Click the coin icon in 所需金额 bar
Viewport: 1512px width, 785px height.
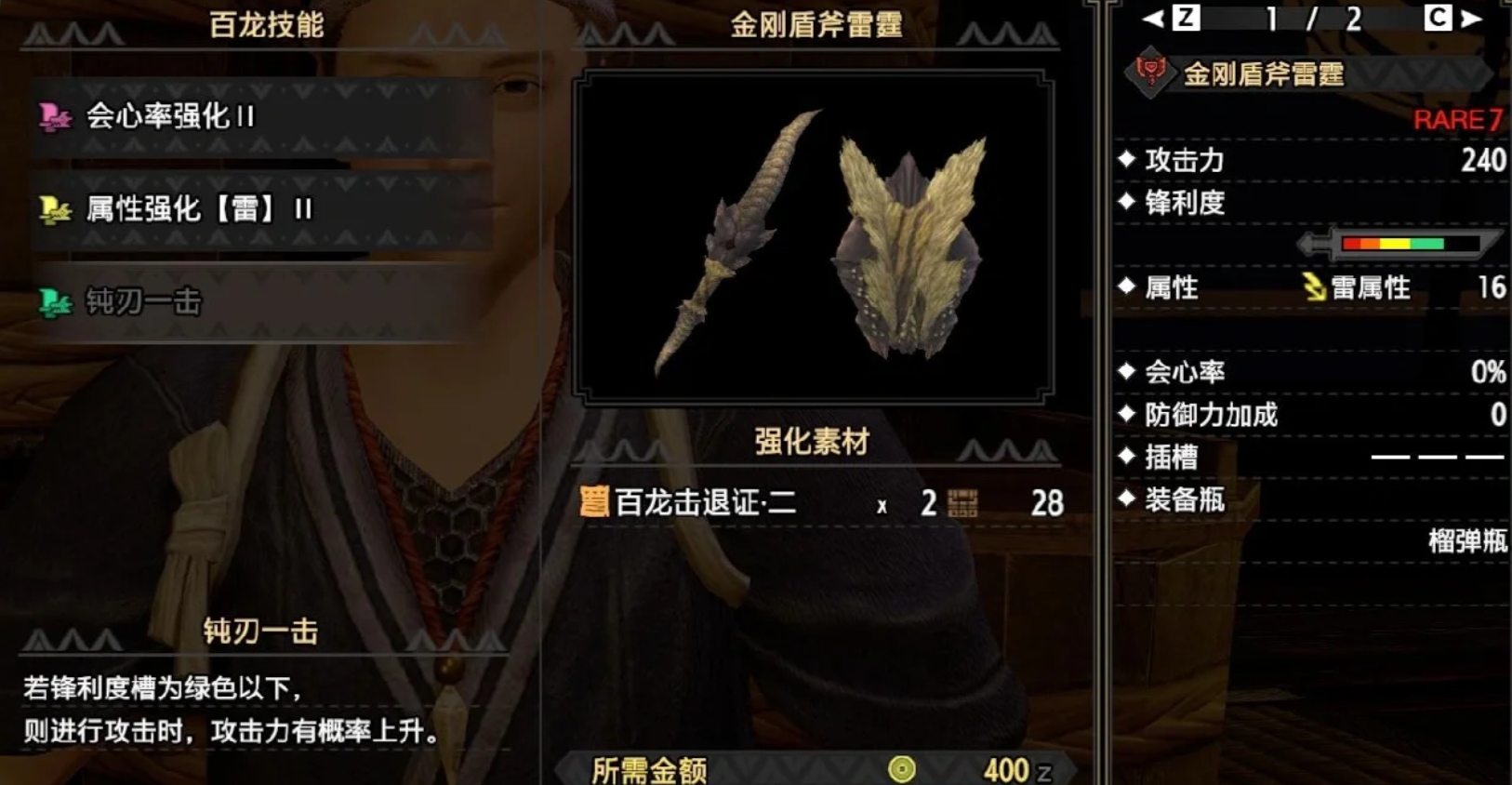tap(898, 769)
